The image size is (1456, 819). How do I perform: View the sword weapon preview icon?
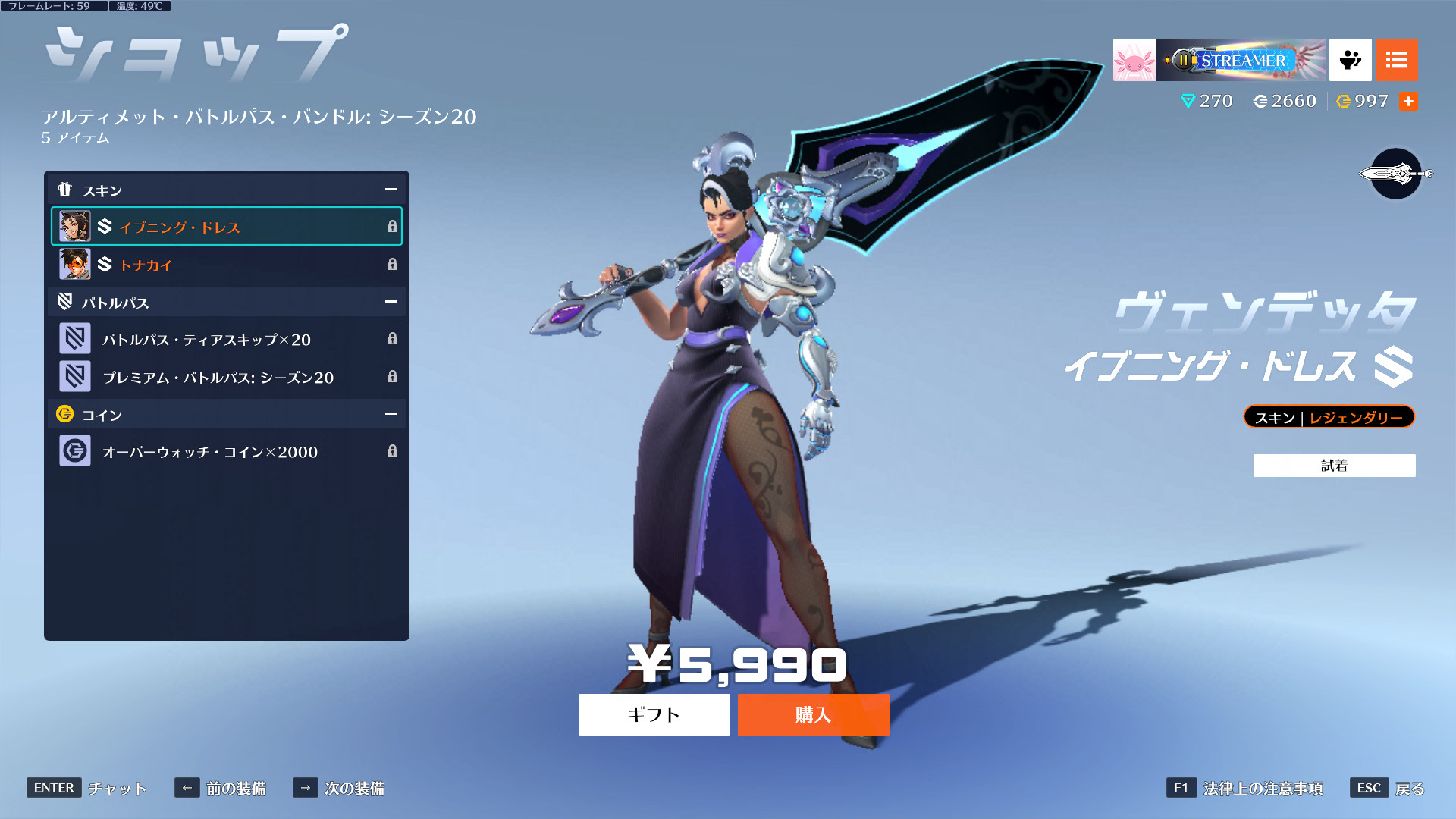point(1395,174)
